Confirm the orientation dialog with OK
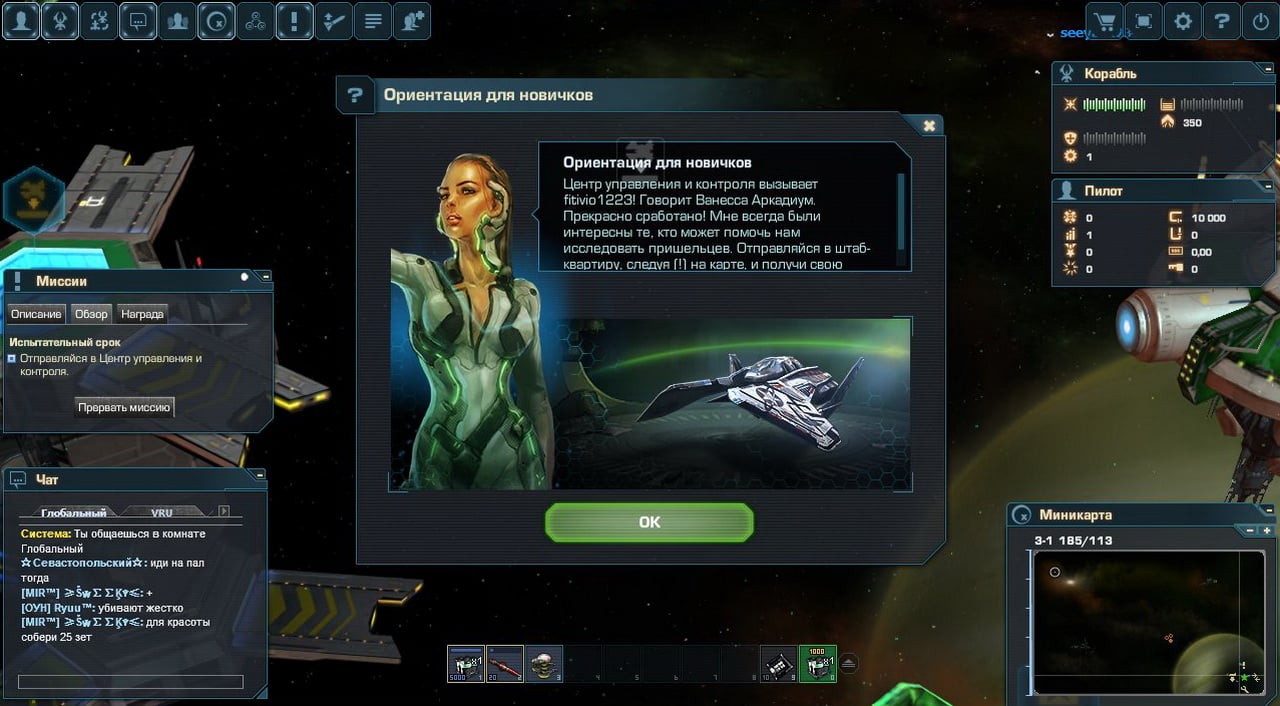This screenshot has height=706, width=1280. tap(649, 522)
